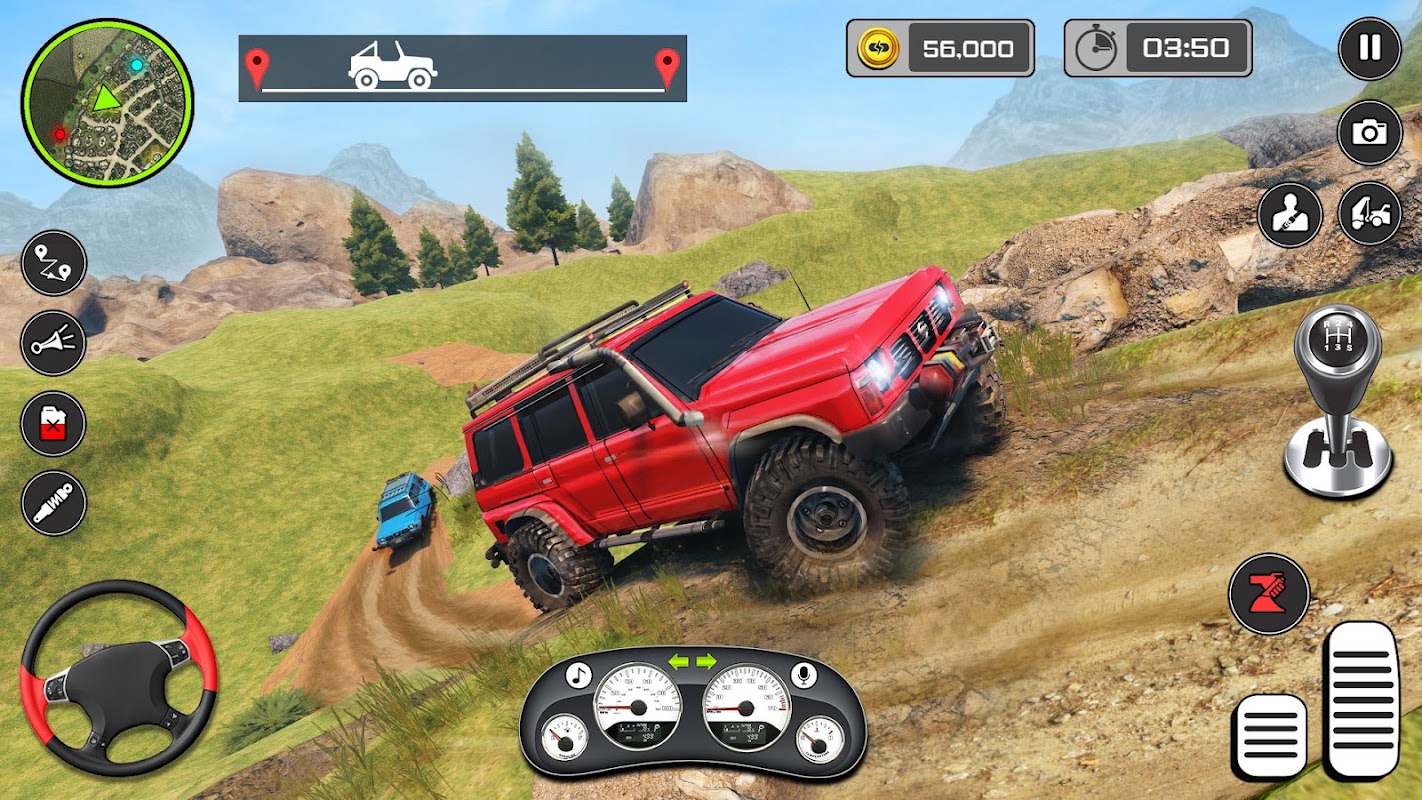Toggle the microphone button
The image size is (1422, 800).
click(x=802, y=675)
